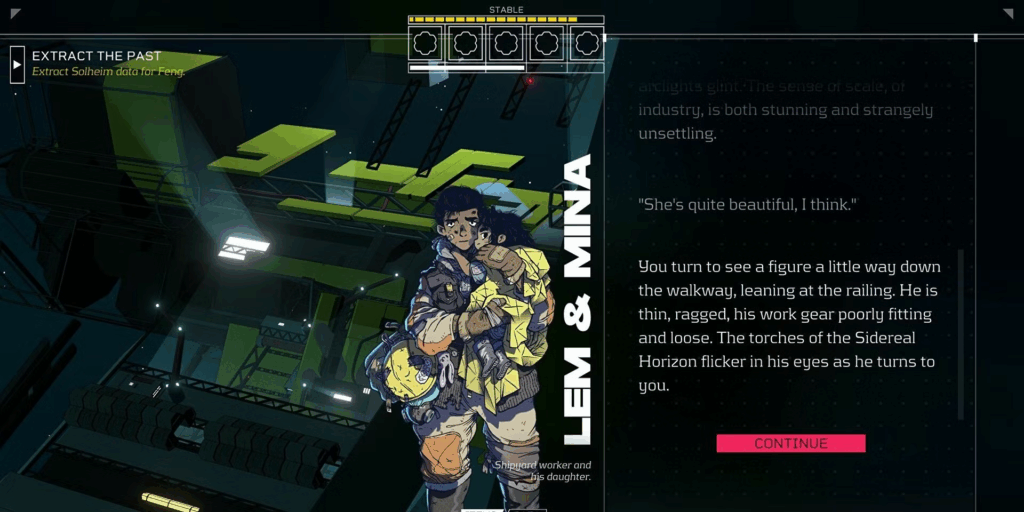Expand the Extract the Past objective arrow
Viewport: 1024px width, 512px height.
click(17, 64)
